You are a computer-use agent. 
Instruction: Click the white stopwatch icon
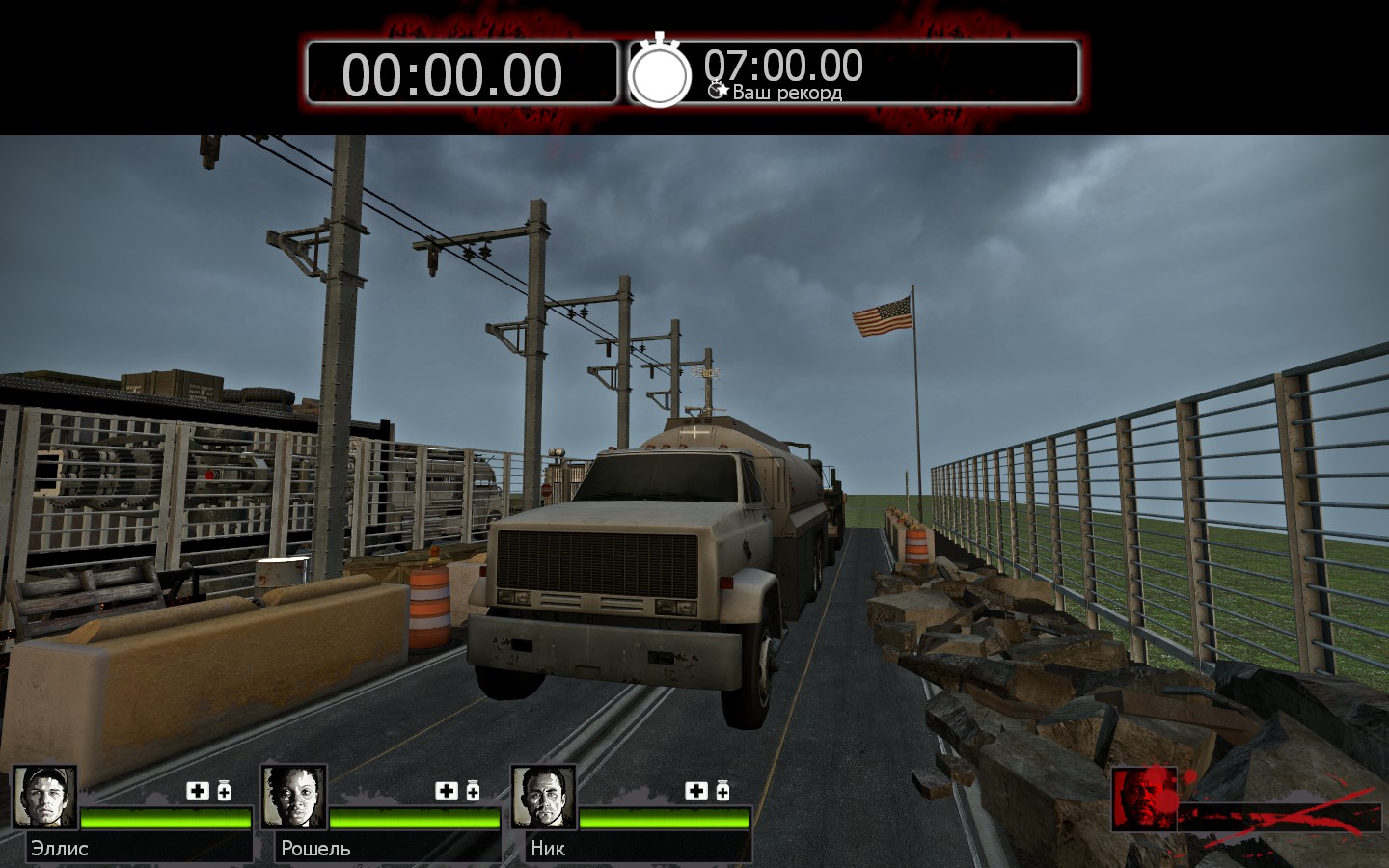[660, 71]
